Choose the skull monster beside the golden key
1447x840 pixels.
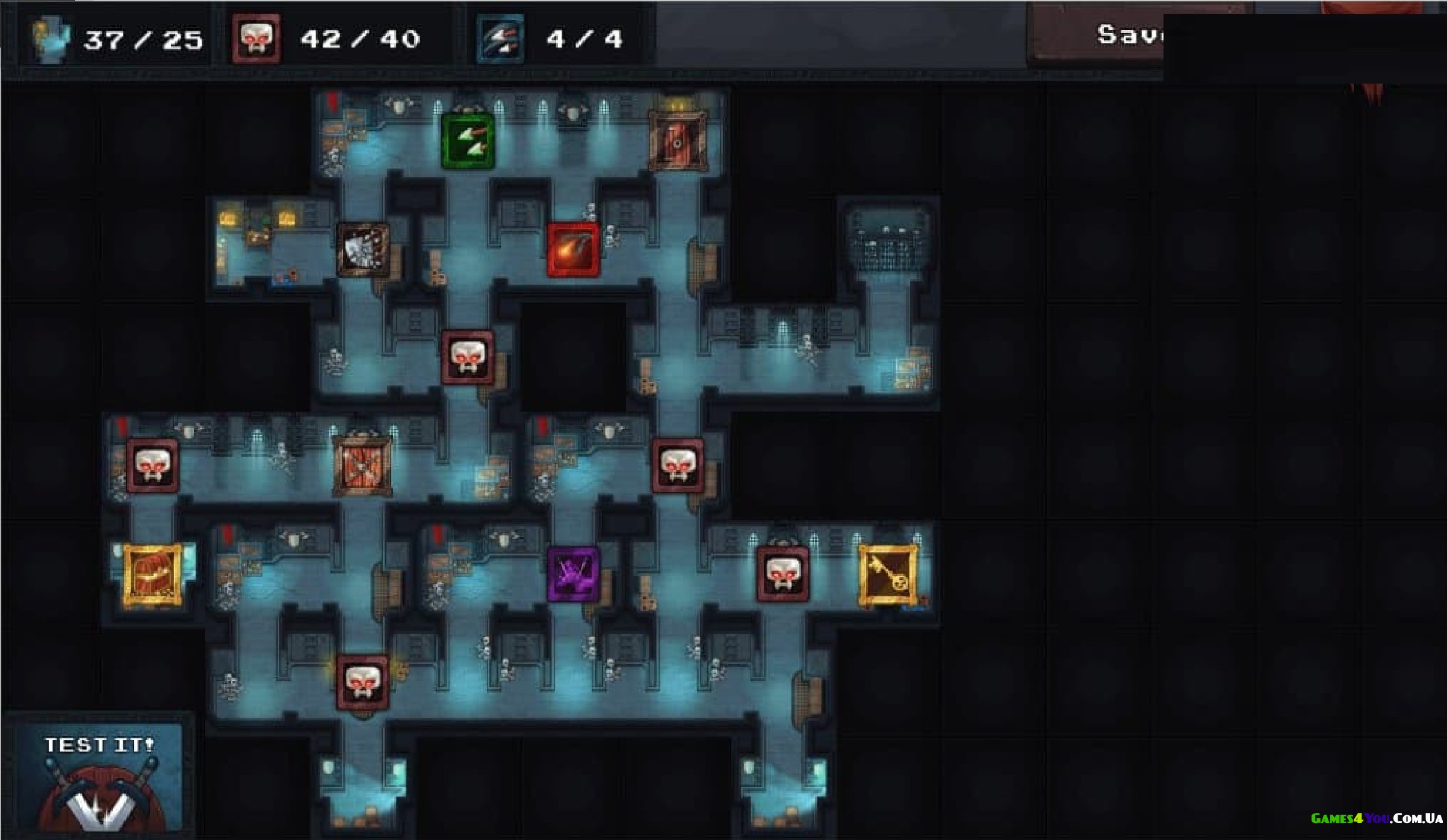click(x=782, y=574)
